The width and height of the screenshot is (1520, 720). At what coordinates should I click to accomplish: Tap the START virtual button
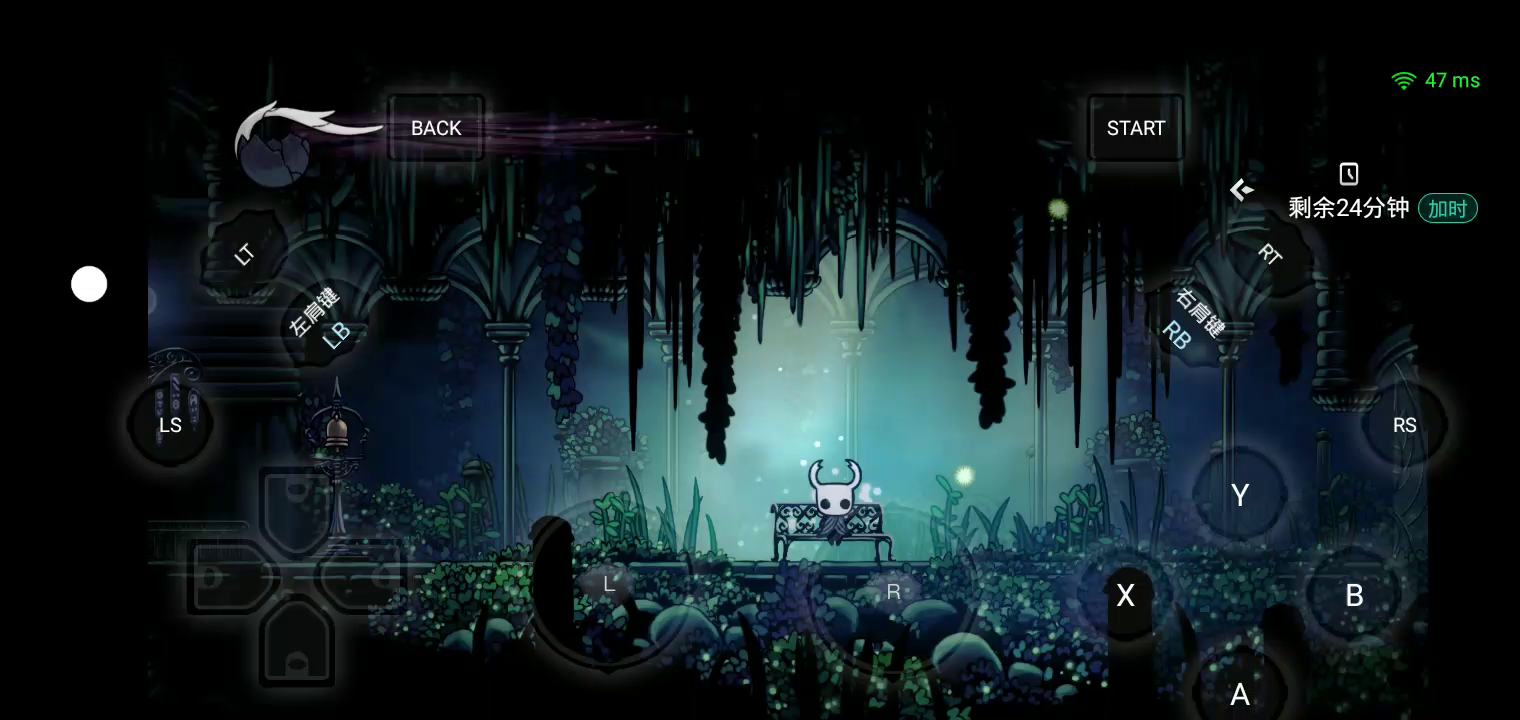[x=1136, y=128]
